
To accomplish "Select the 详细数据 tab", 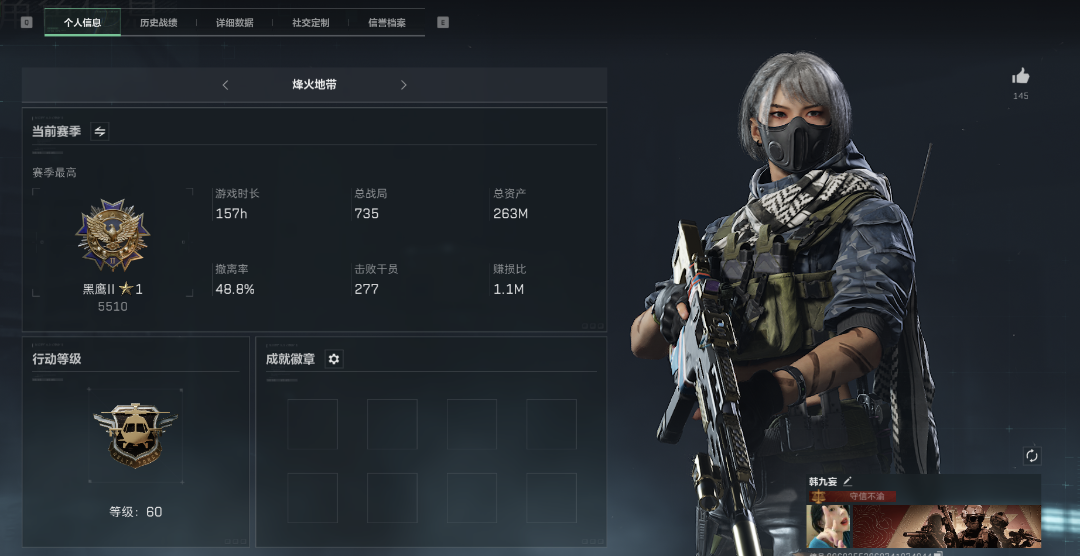I will coord(235,22).
